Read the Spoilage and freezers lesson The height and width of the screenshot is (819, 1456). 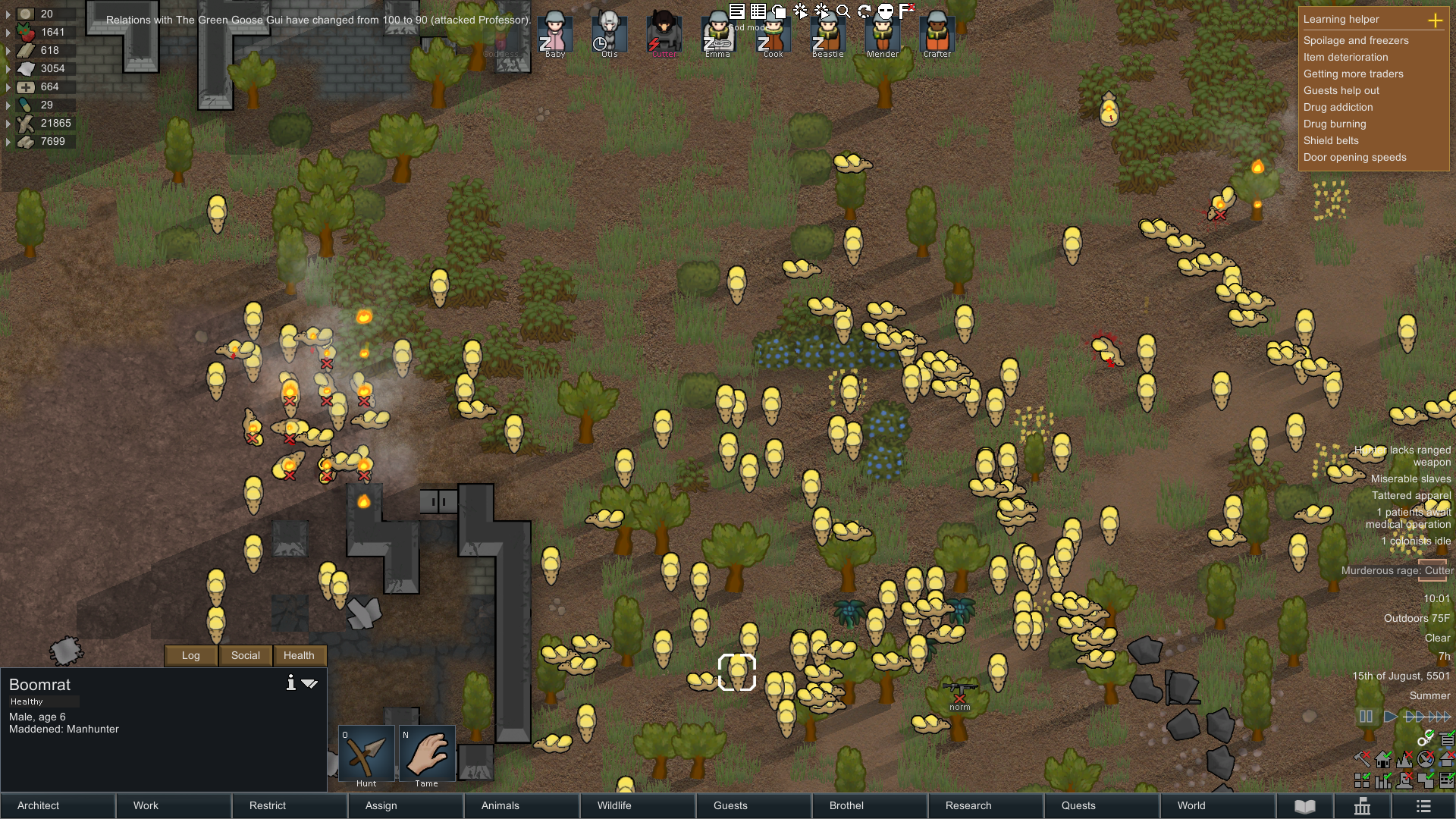click(1356, 41)
